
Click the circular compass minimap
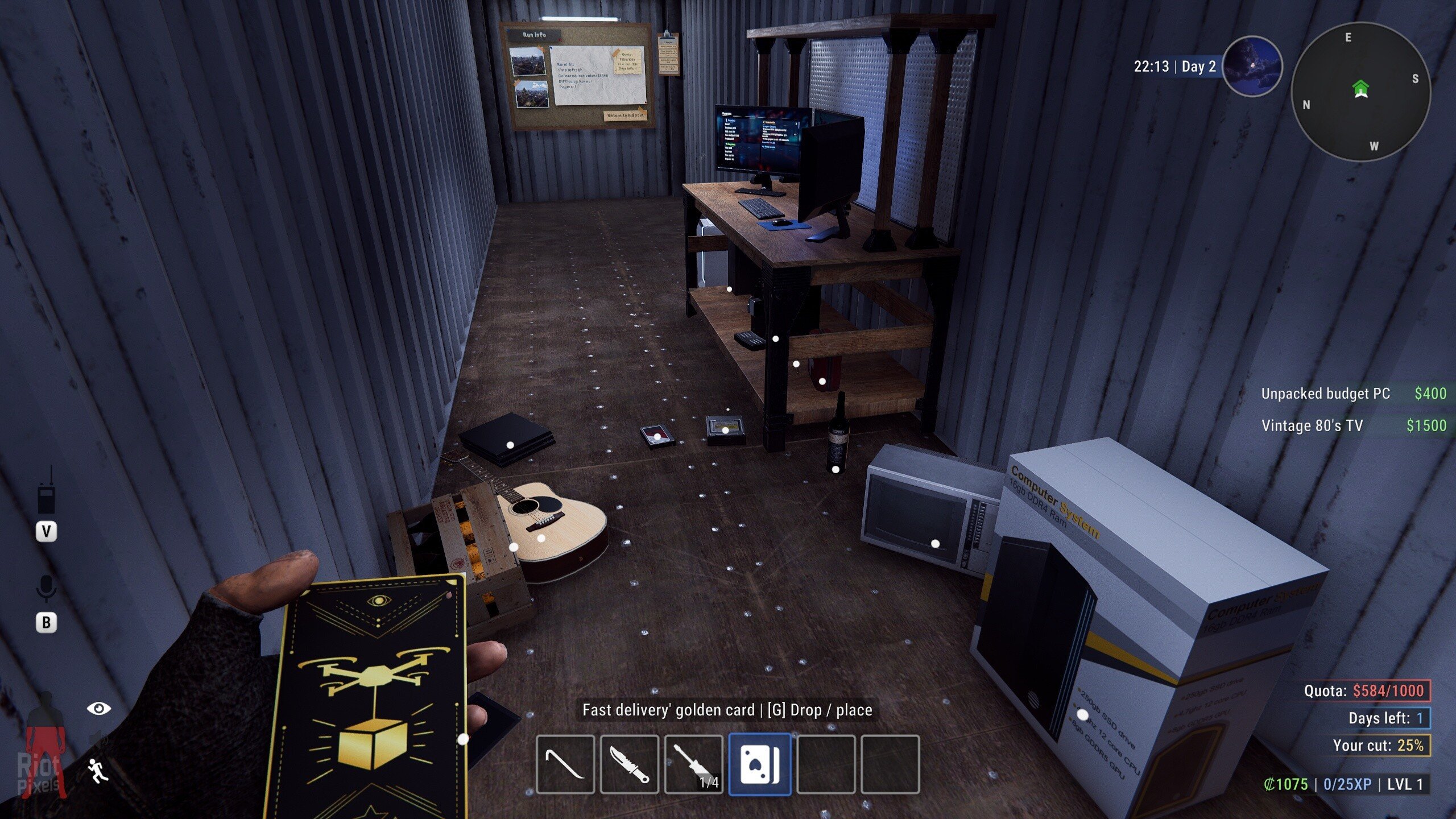pos(1360,92)
